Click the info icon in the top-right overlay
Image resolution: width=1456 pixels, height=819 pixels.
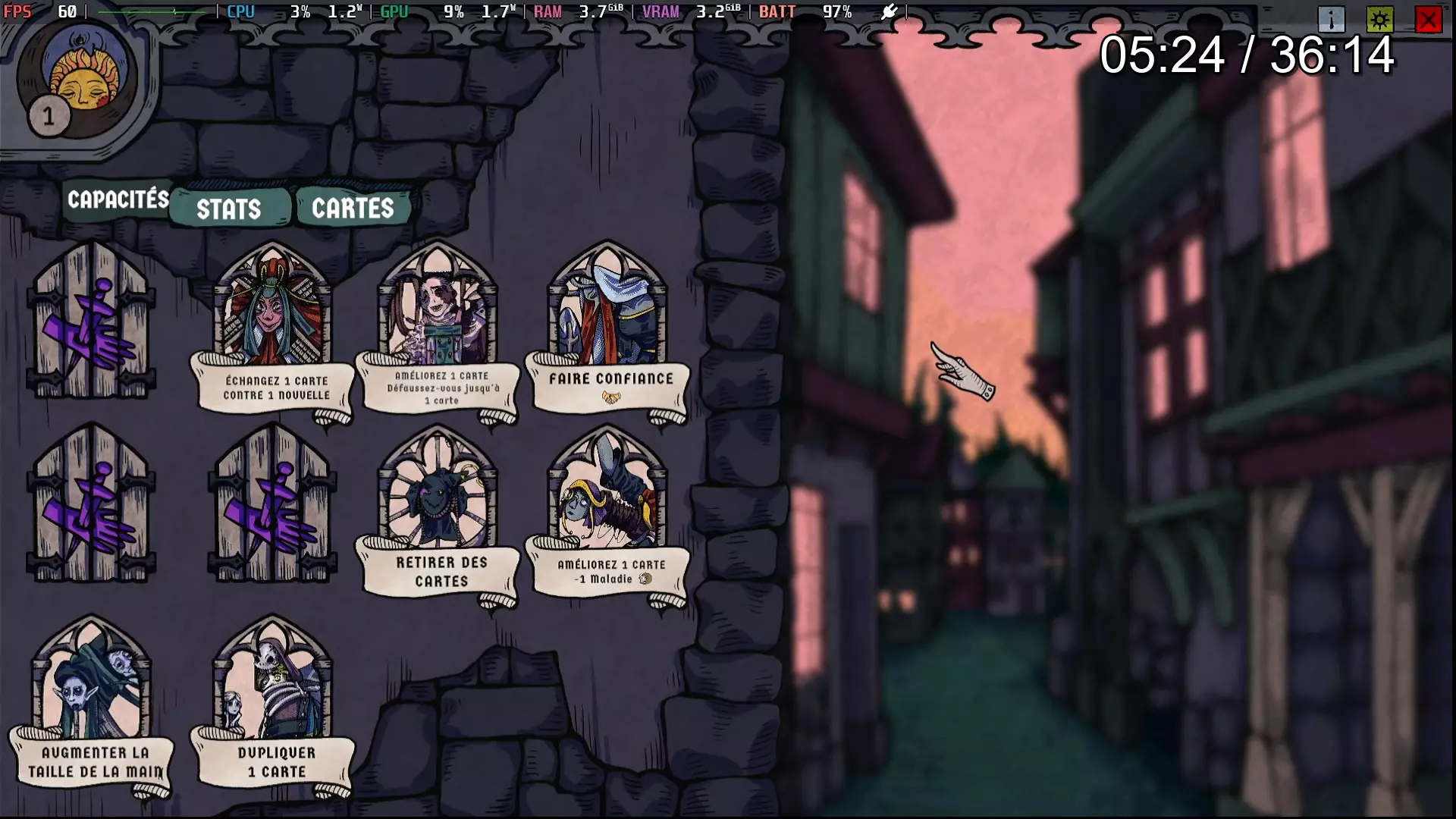click(1333, 19)
